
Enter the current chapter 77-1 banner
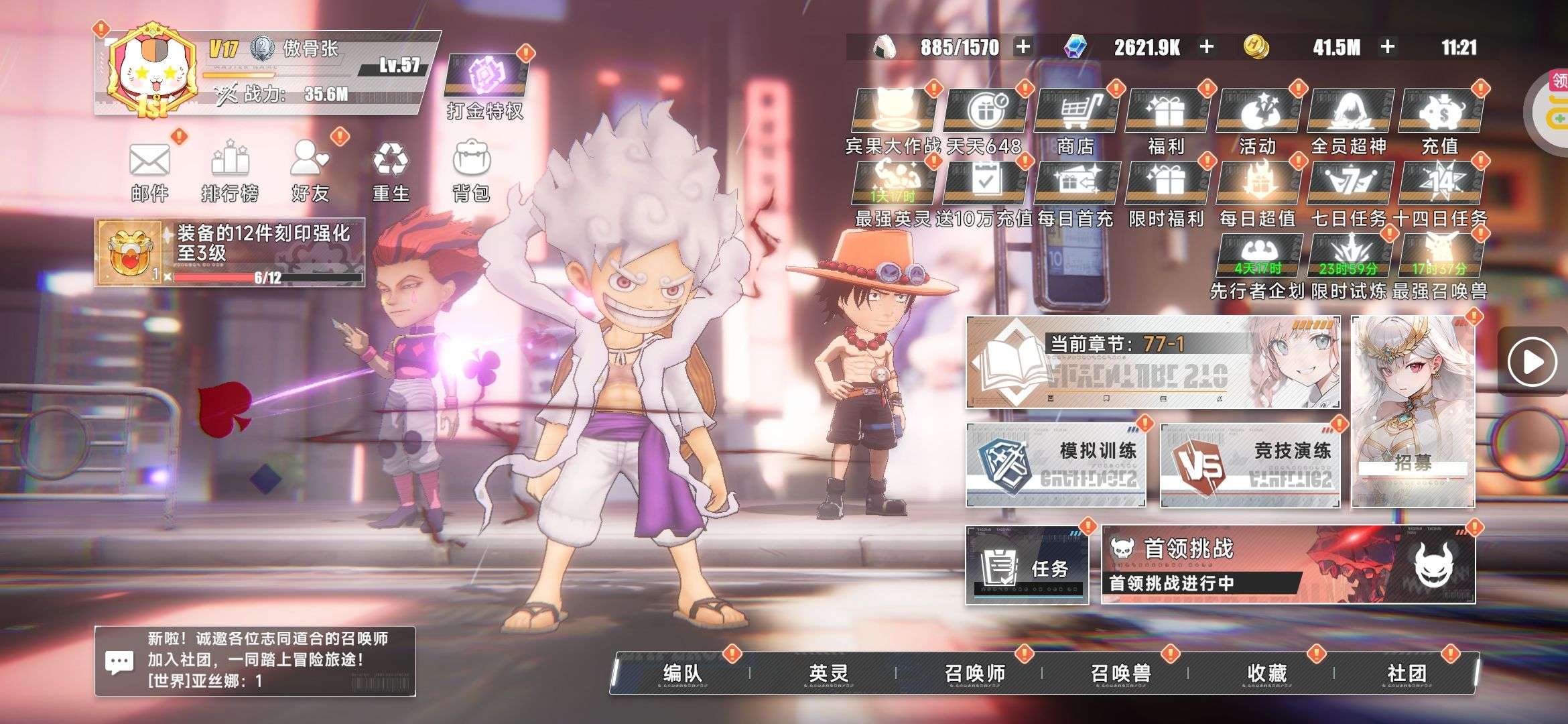point(1153,363)
